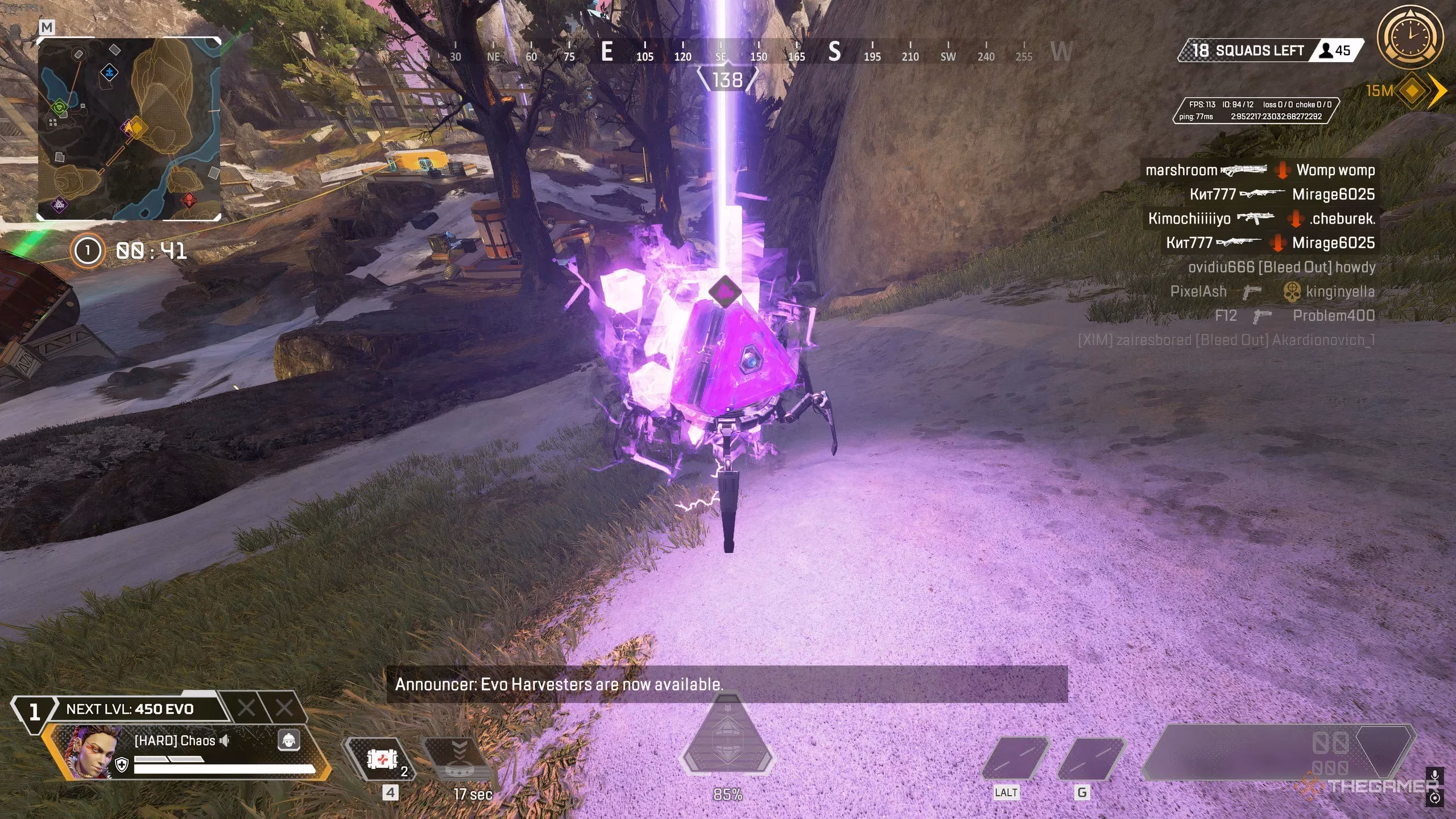The image size is (1456, 819).
Task: Click the yellow 15M waypoint diamond
Action: (x=1412, y=90)
